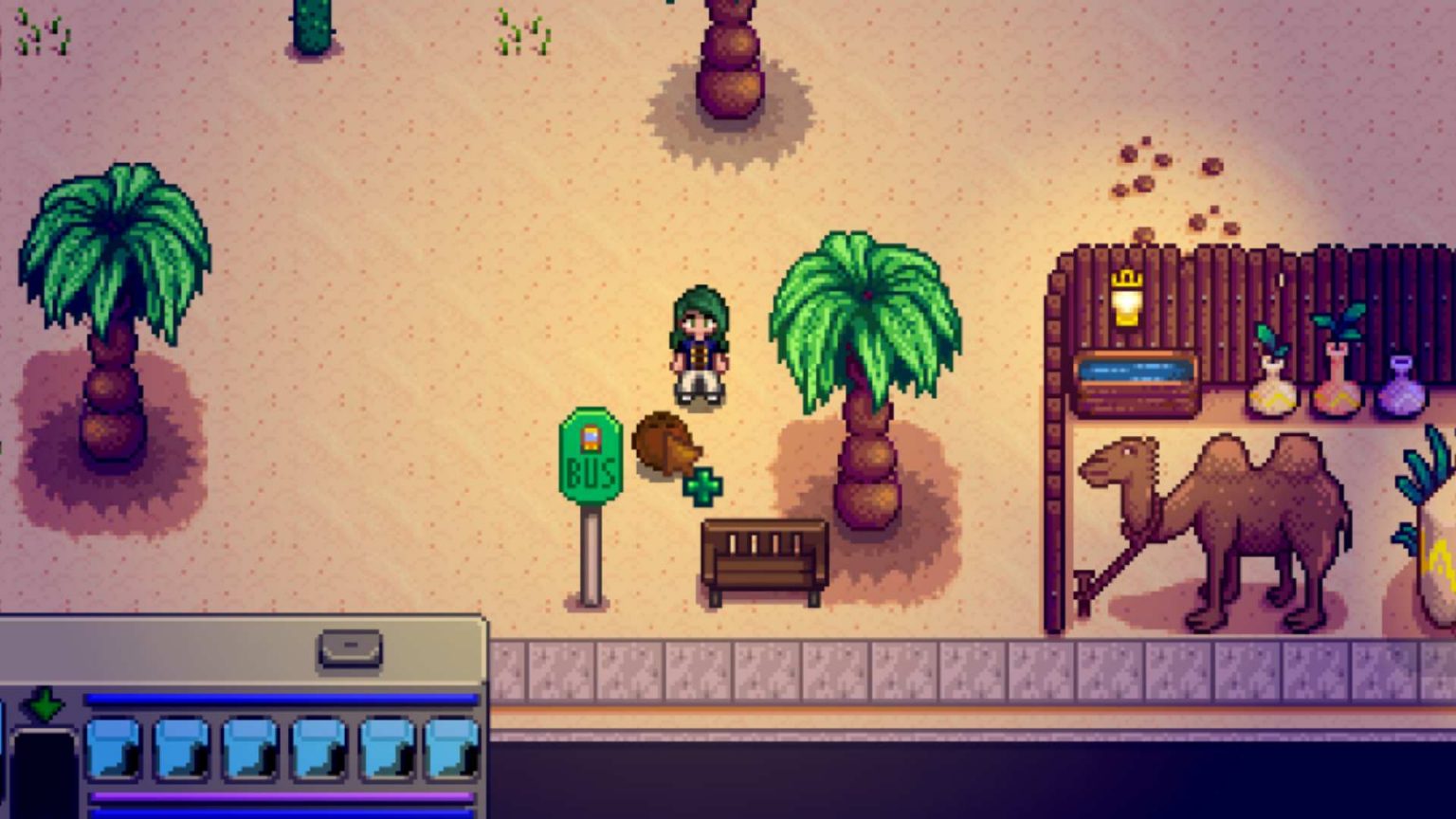The height and width of the screenshot is (819, 1456).
Task: Select the third toolbar inventory slot
Action: pyautogui.click(x=248, y=749)
